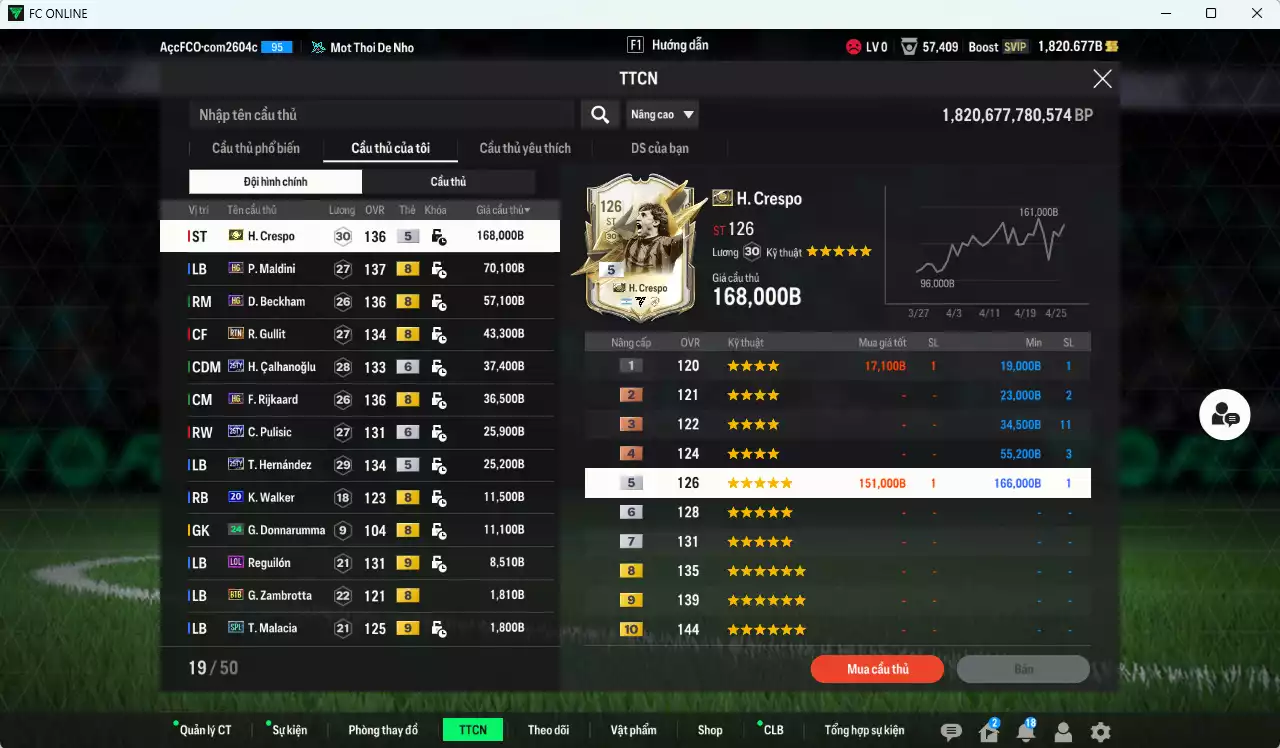Close the TTCN window

(1102, 79)
